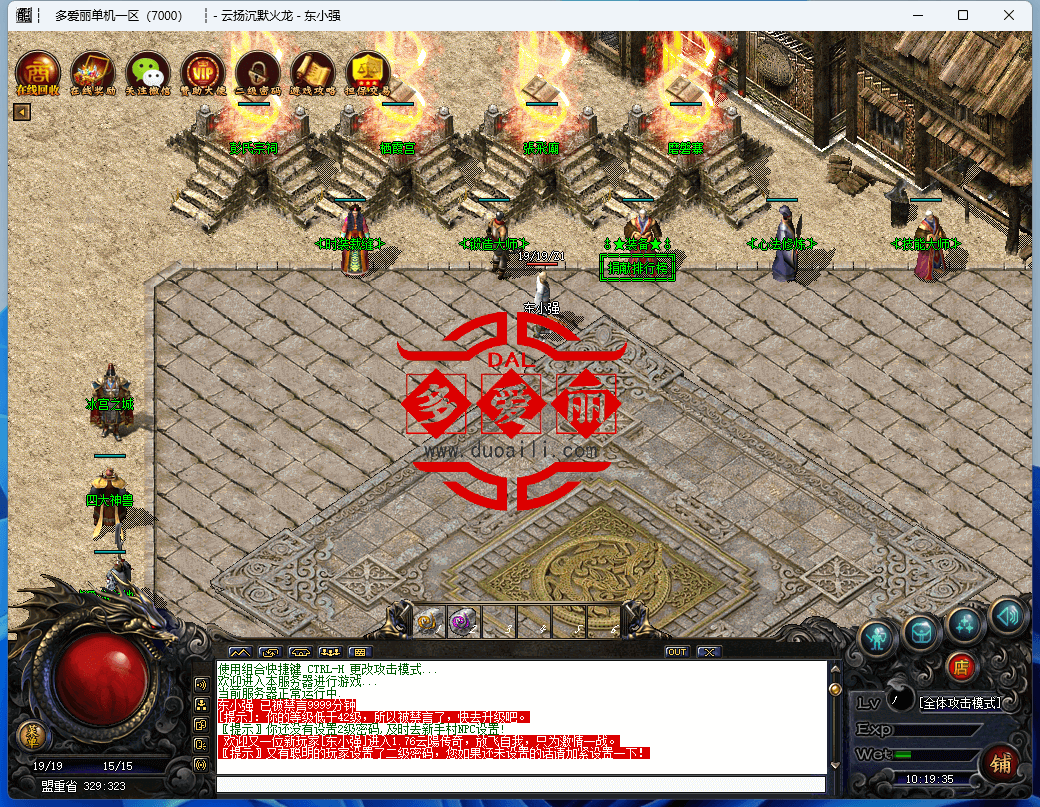Click the 关注微信 WeChat icon

point(148,72)
